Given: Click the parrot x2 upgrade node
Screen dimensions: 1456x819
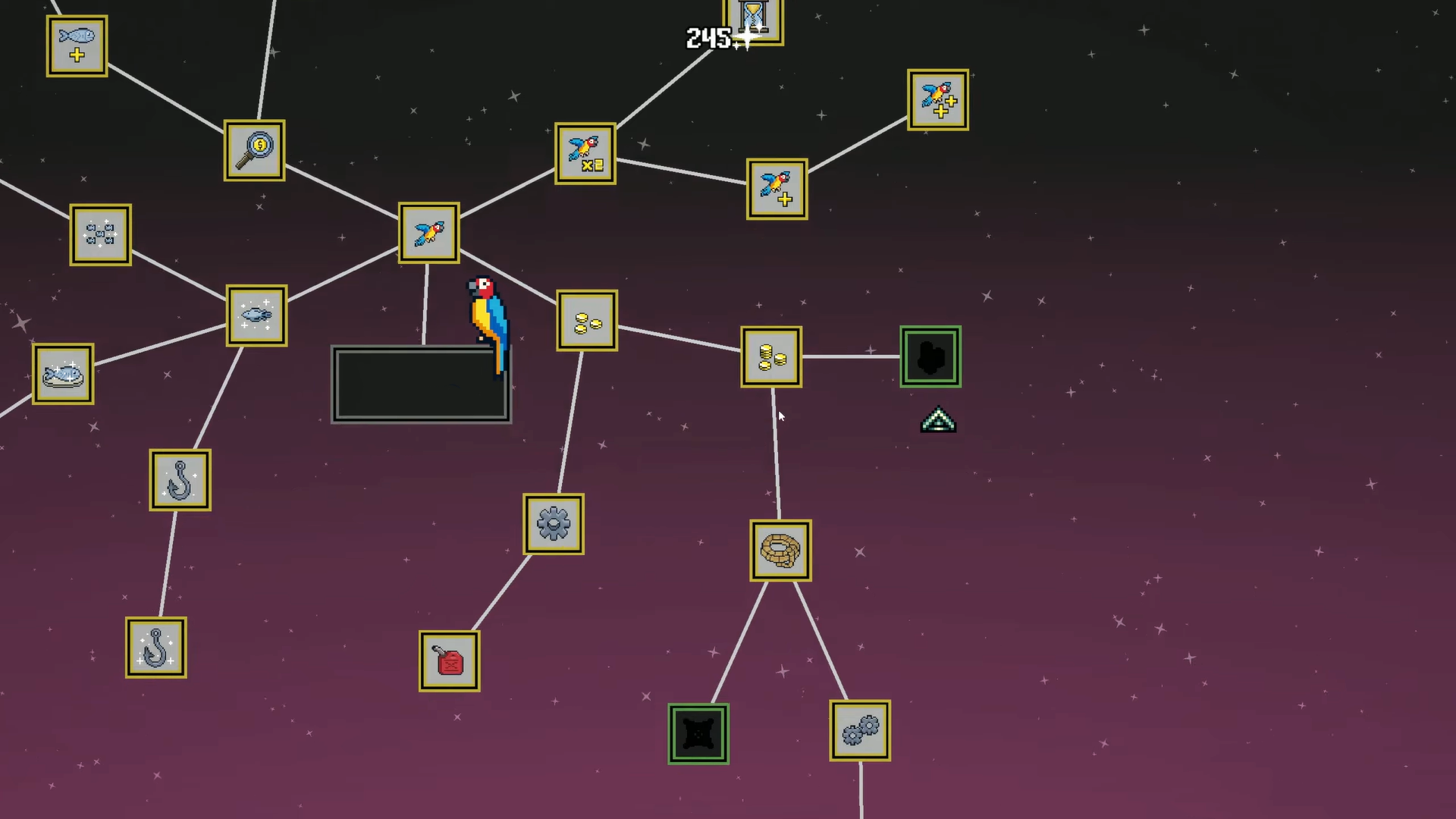Looking at the screenshot, I should click(x=585, y=154).
